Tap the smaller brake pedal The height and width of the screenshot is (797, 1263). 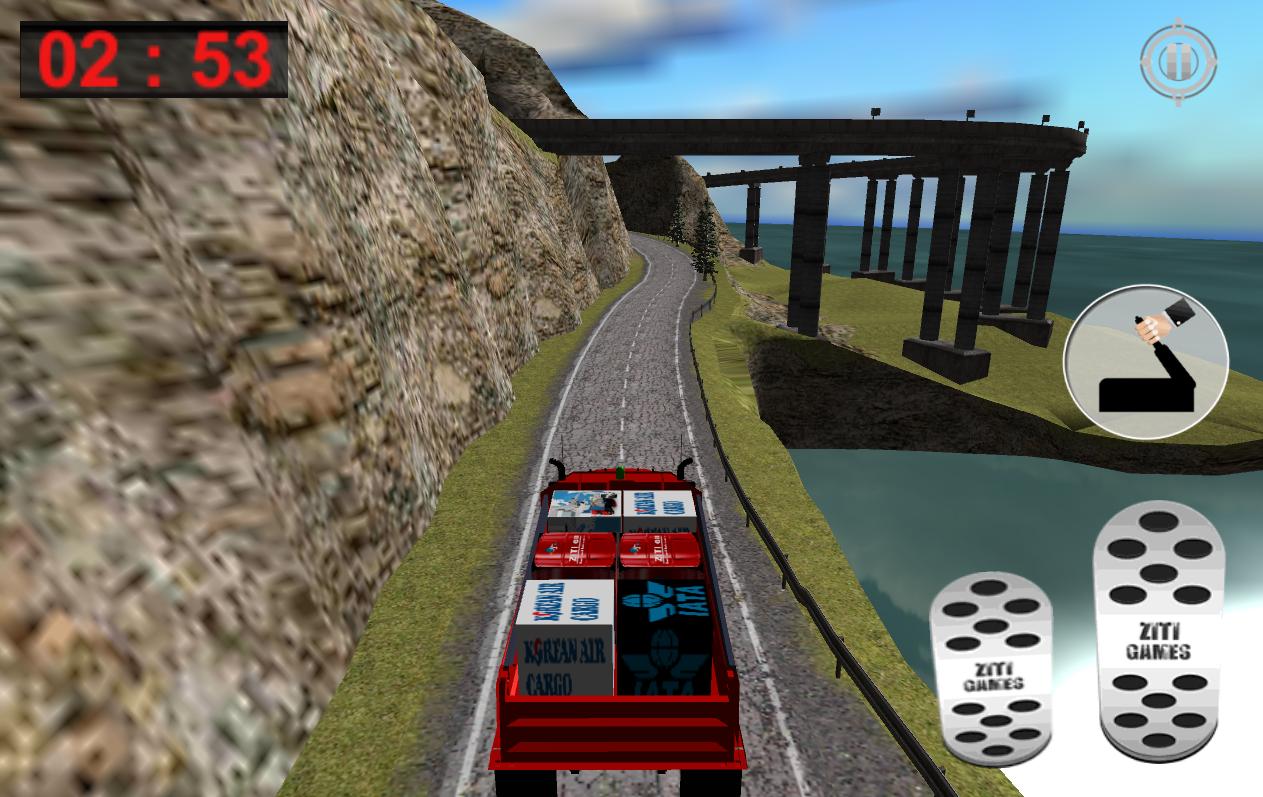pyautogui.click(x=990, y=666)
